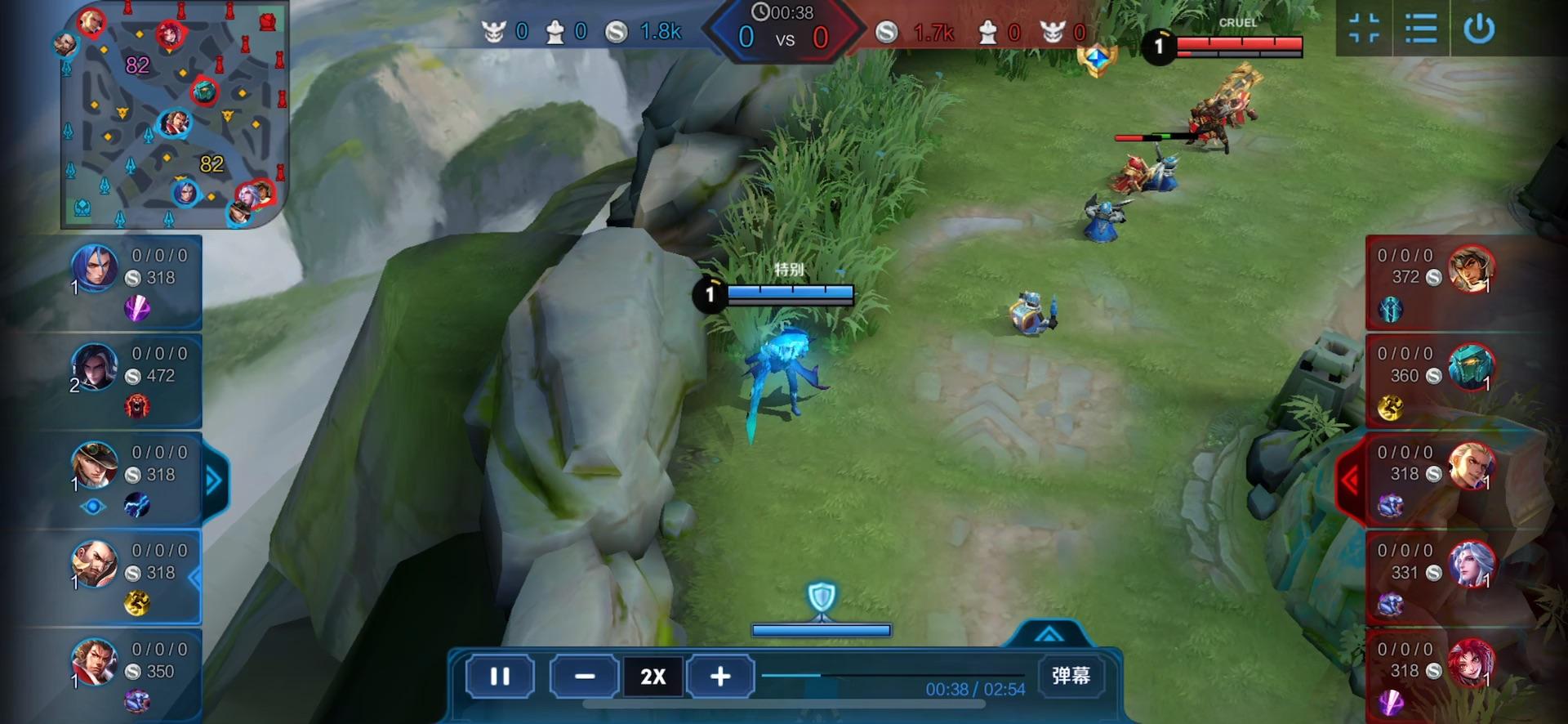
Task: Exit the replay with the power button
Action: pyautogui.click(x=1479, y=29)
